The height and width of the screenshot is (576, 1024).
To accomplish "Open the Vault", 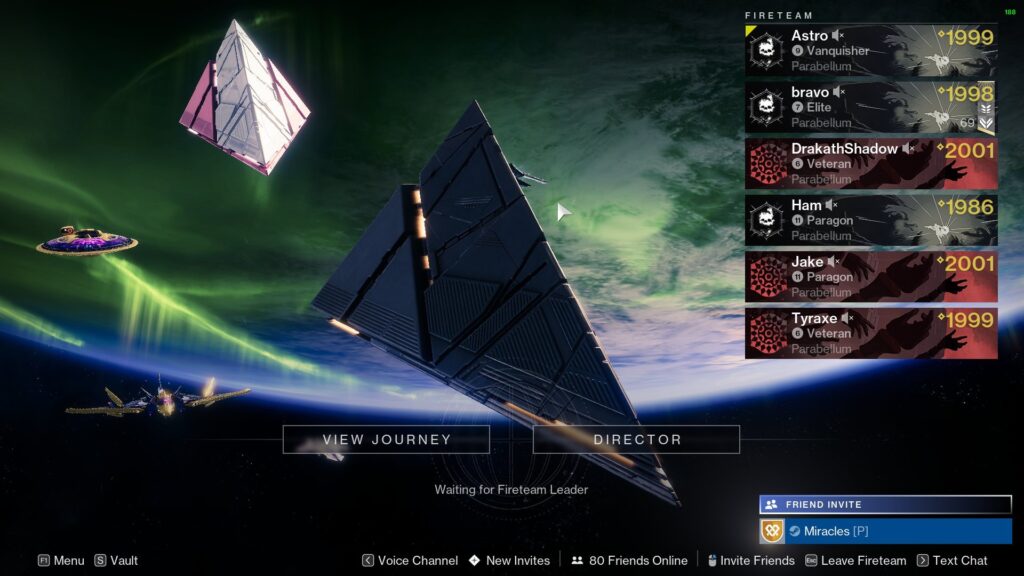I will 116,561.
